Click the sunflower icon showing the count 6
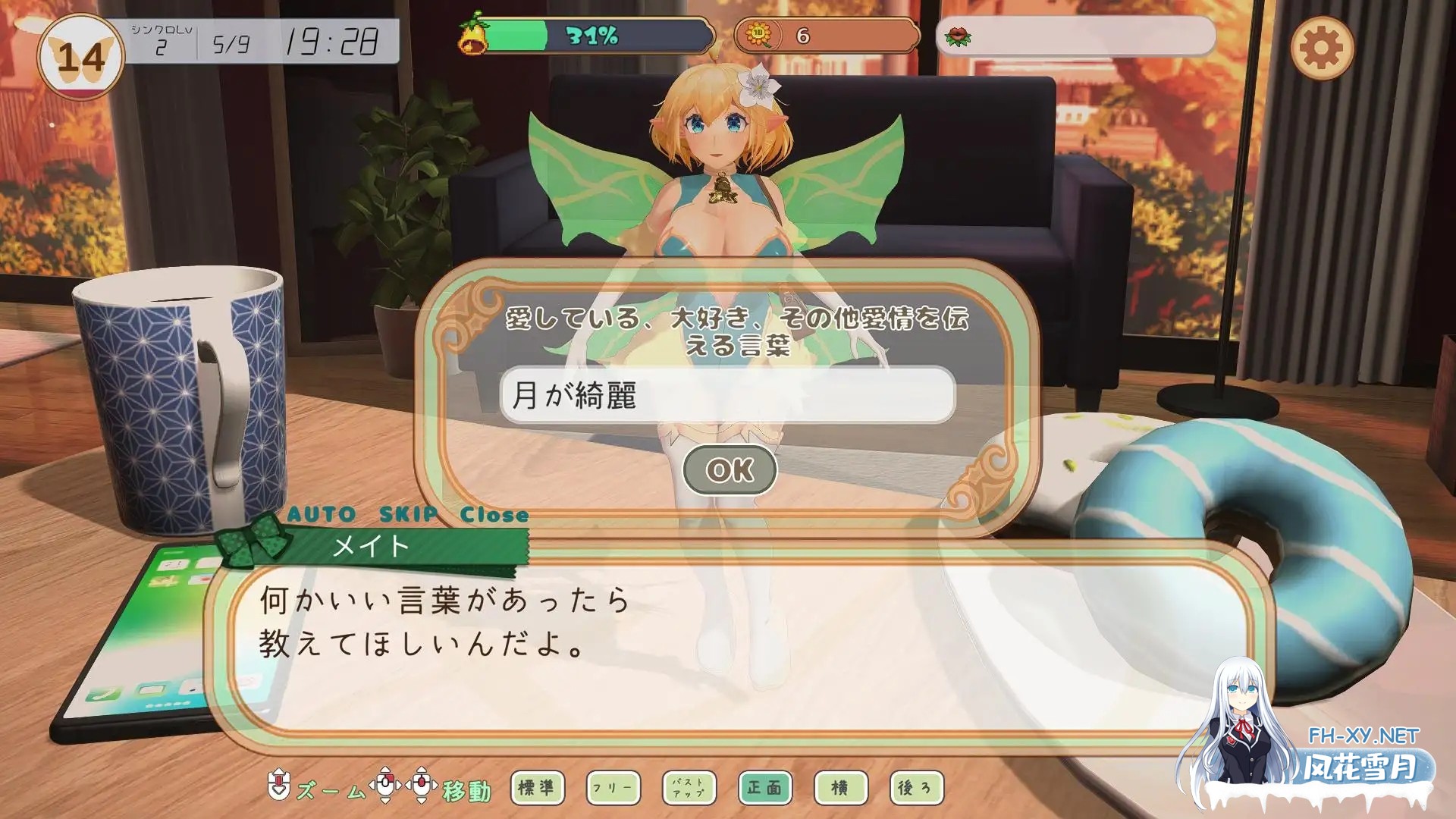This screenshot has height=819, width=1456. (761, 33)
